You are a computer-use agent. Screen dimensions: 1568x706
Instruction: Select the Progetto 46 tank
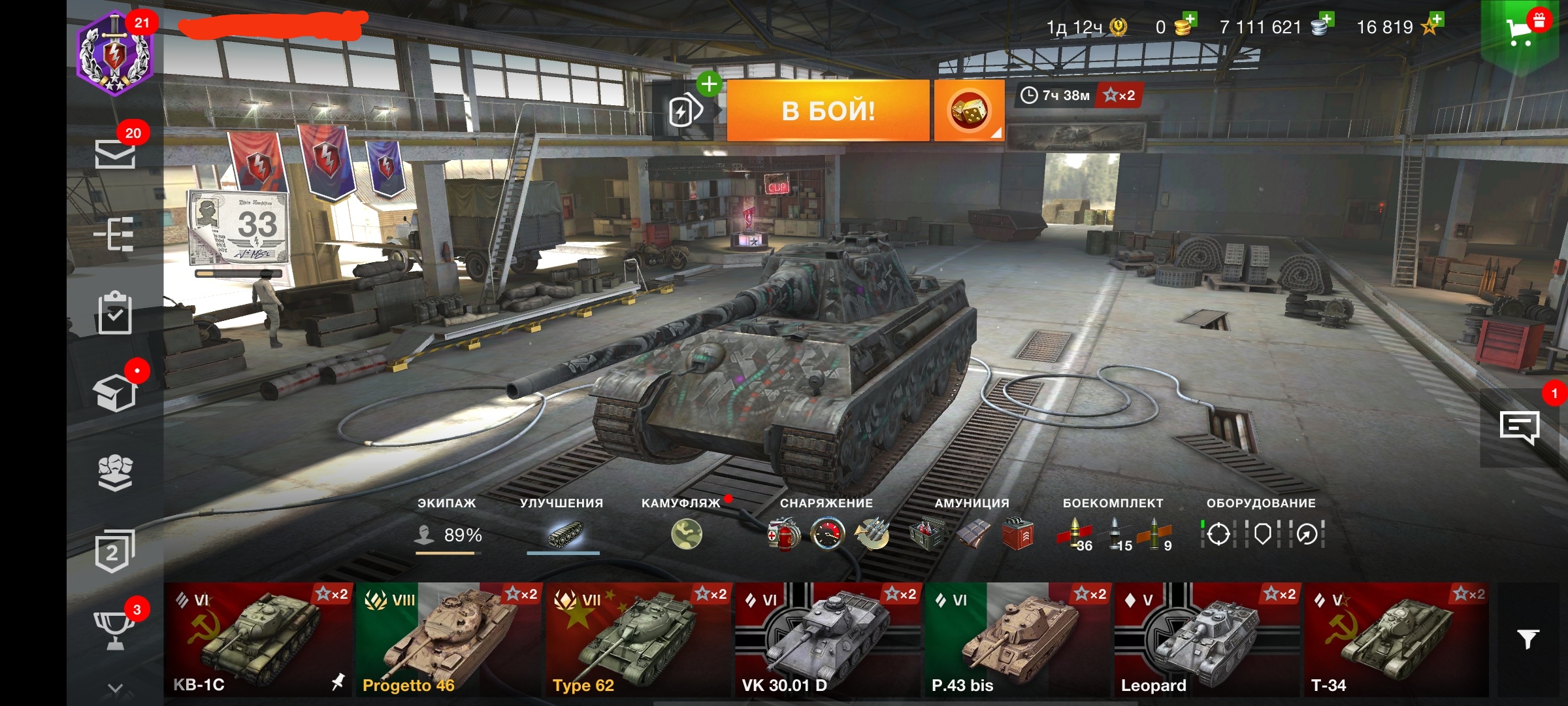click(448, 639)
